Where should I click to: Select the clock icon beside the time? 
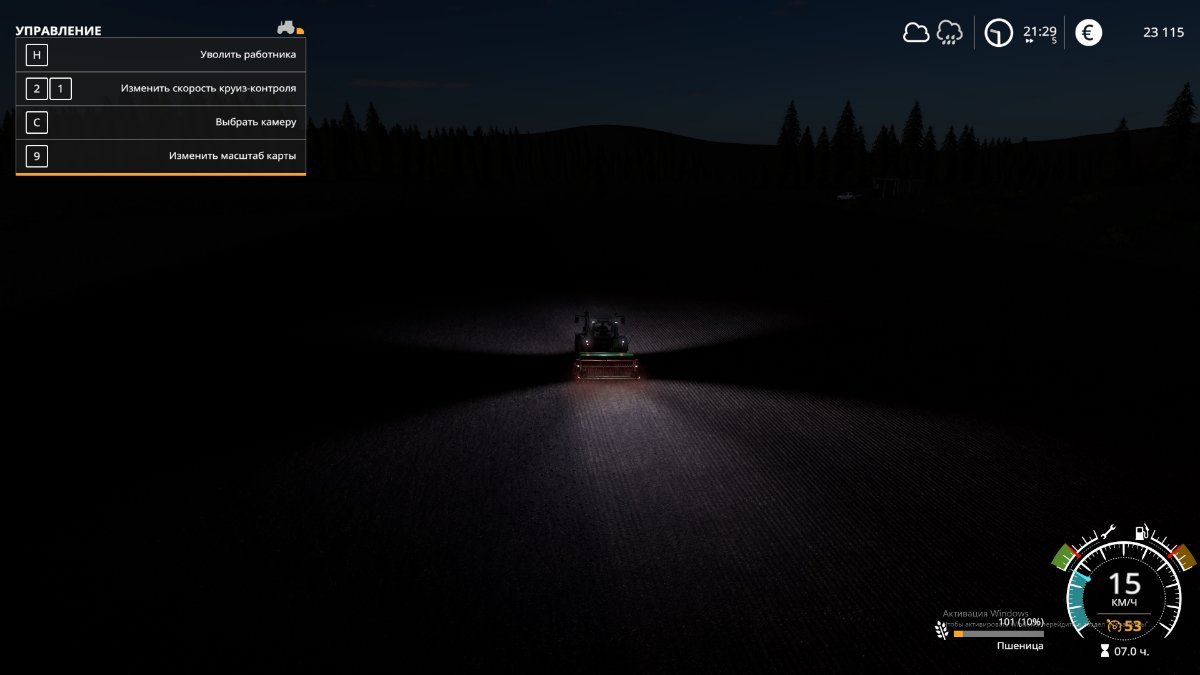tap(998, 33)
